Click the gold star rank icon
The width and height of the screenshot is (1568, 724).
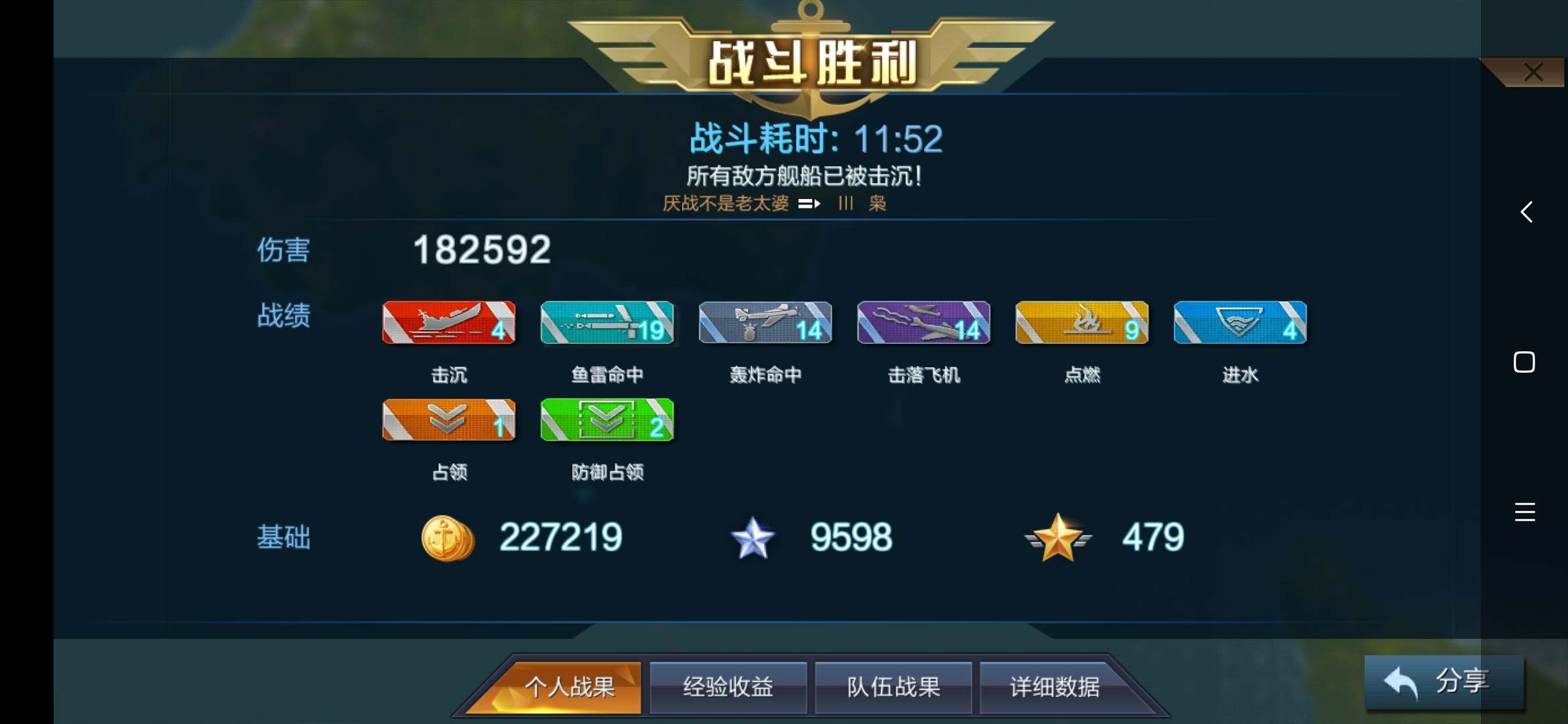(x=1057, y=536)
